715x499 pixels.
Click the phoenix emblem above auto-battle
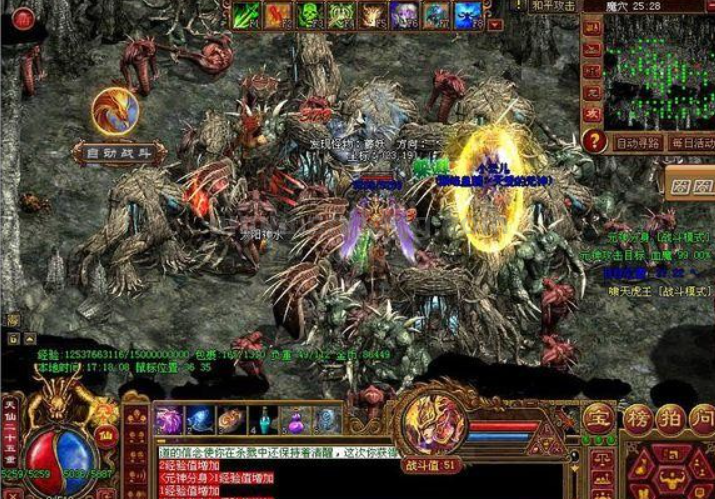click(x=115, y=111)
